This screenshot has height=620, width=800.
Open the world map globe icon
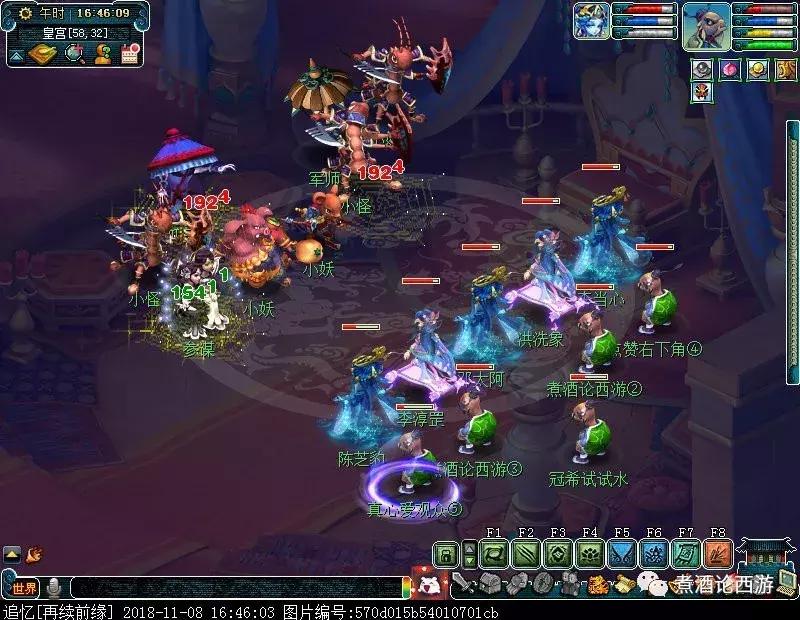pos(73,54)
